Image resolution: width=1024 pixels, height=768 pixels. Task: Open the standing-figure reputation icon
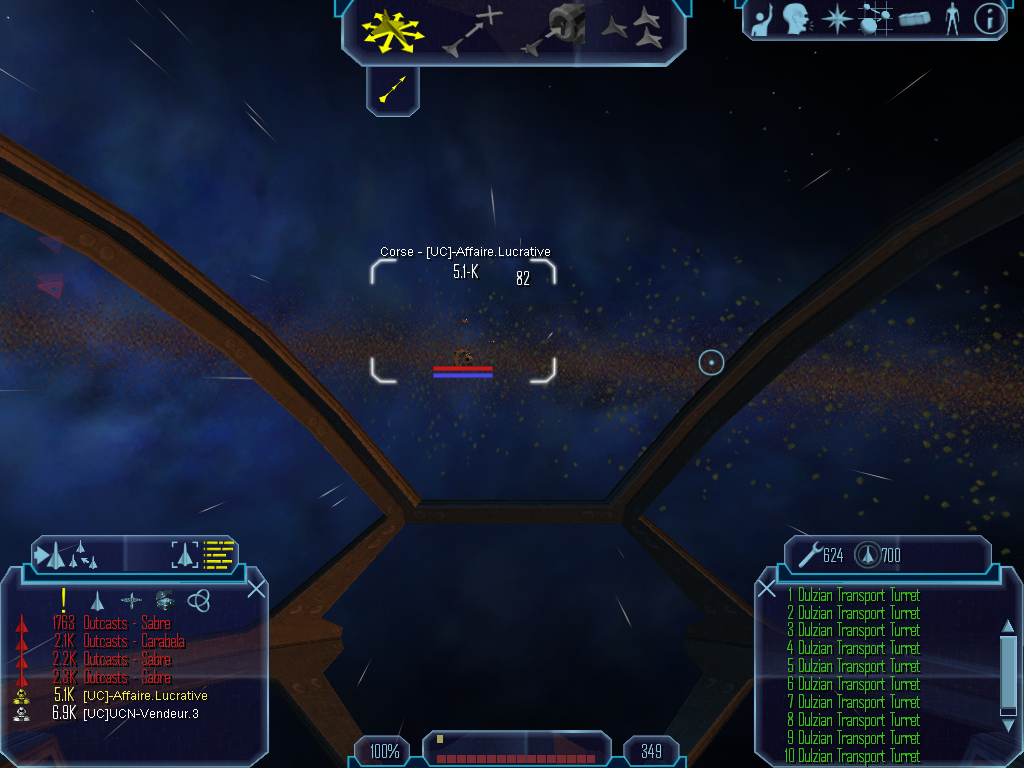pos(952,19)
